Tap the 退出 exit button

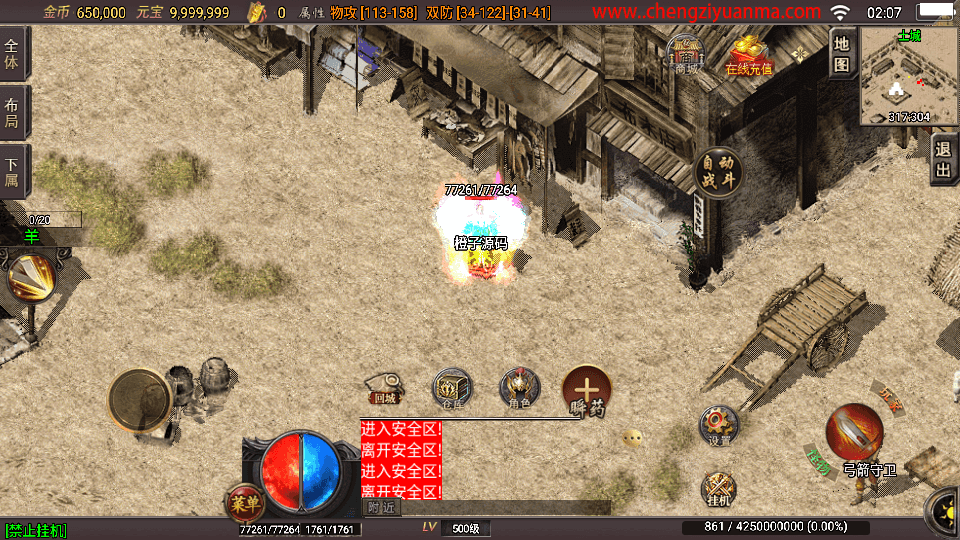[942, 160]
